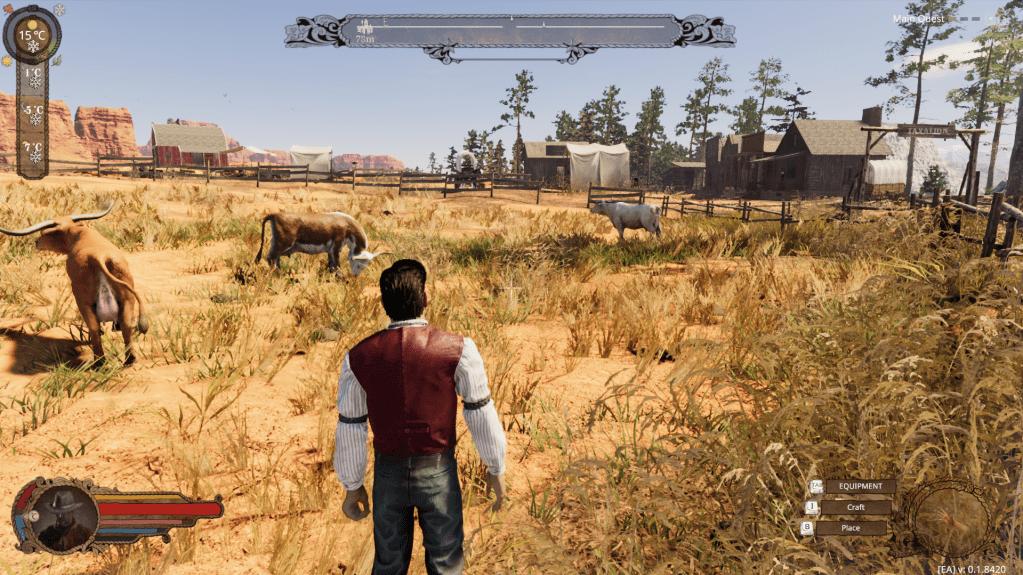Open the EQUIPMENT menu
Screen dimensions: 1023x575
(858, 487)
